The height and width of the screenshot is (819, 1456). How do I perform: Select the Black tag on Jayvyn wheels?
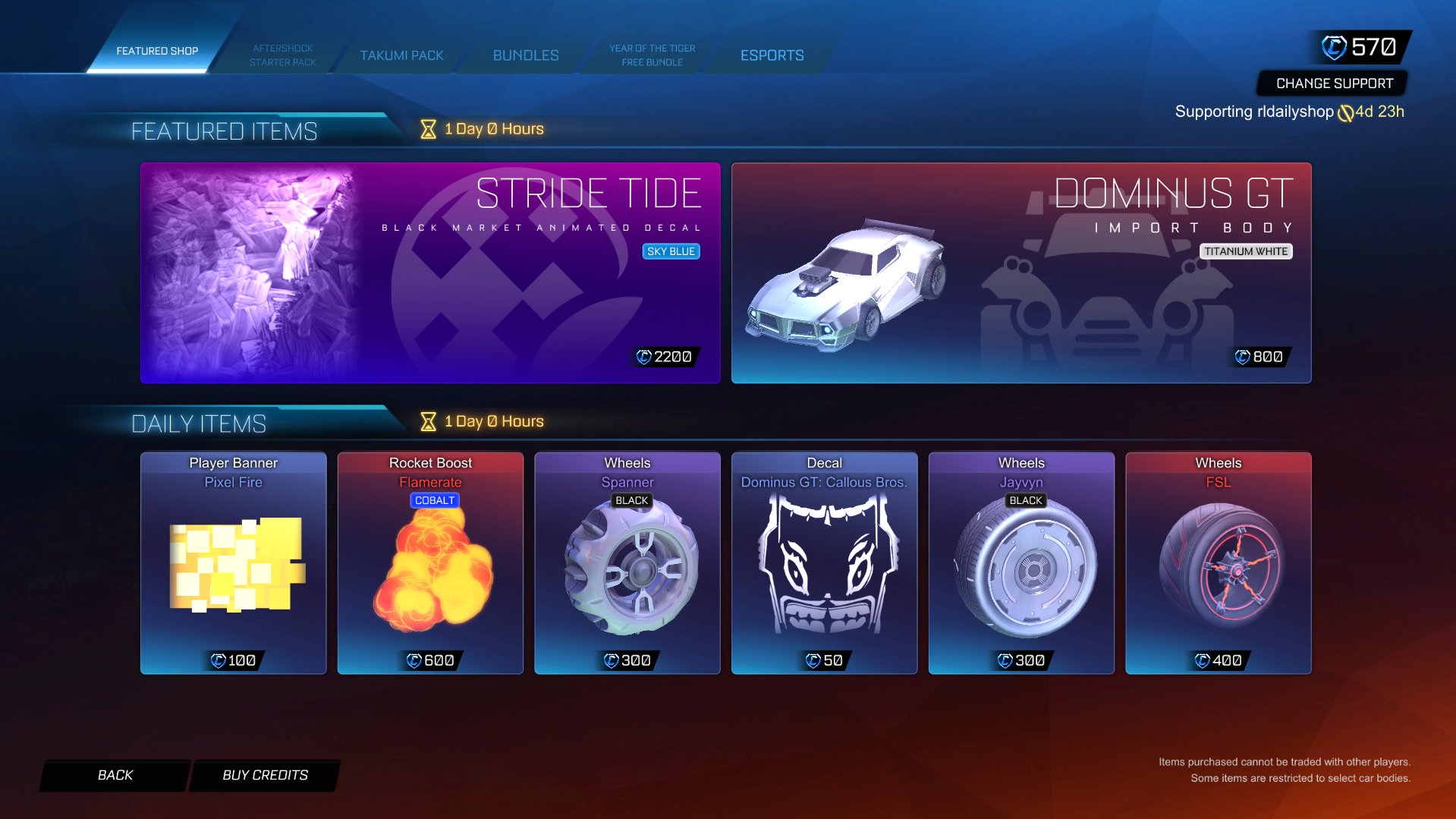(1027, 500)
